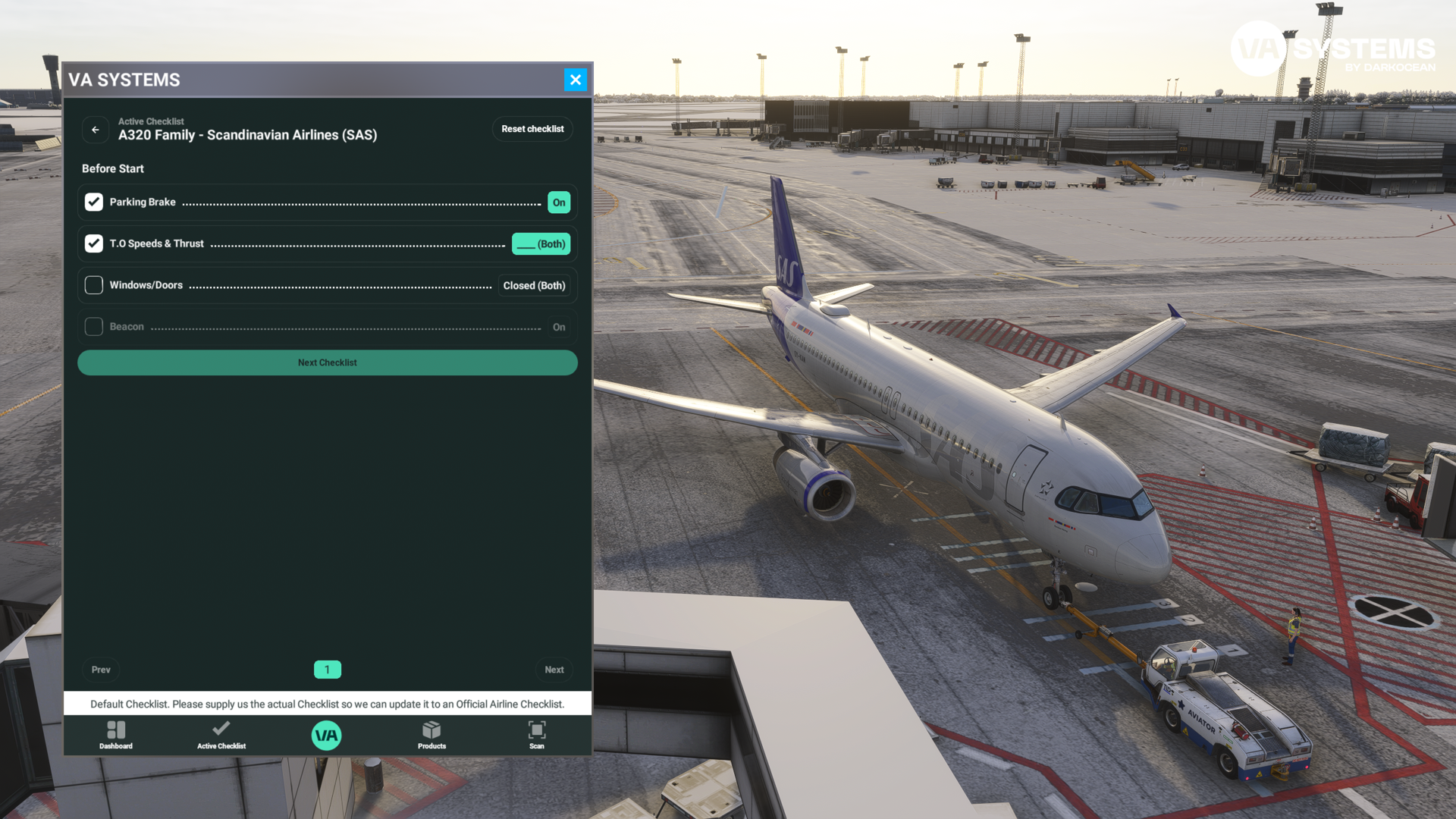Reset the checklist
Viewport: 1456px width, 819px height.
532,129
